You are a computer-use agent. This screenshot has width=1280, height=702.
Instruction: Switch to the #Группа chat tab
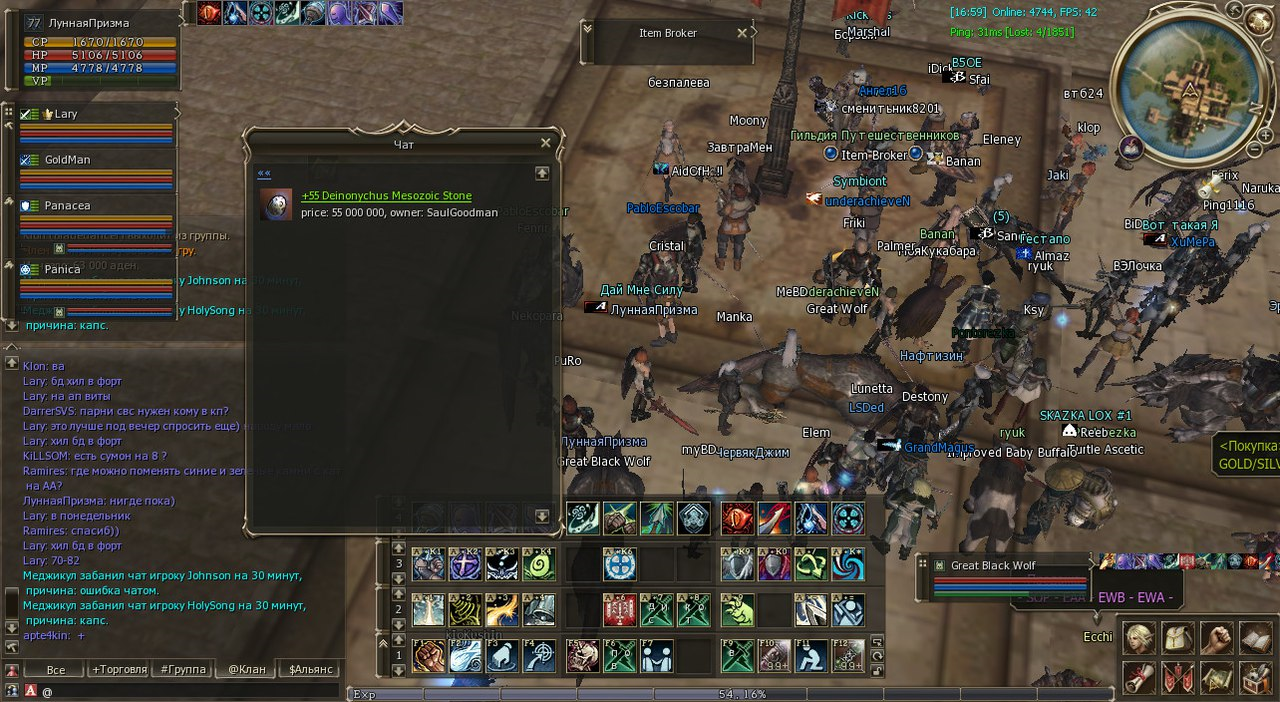click(183, 669)
